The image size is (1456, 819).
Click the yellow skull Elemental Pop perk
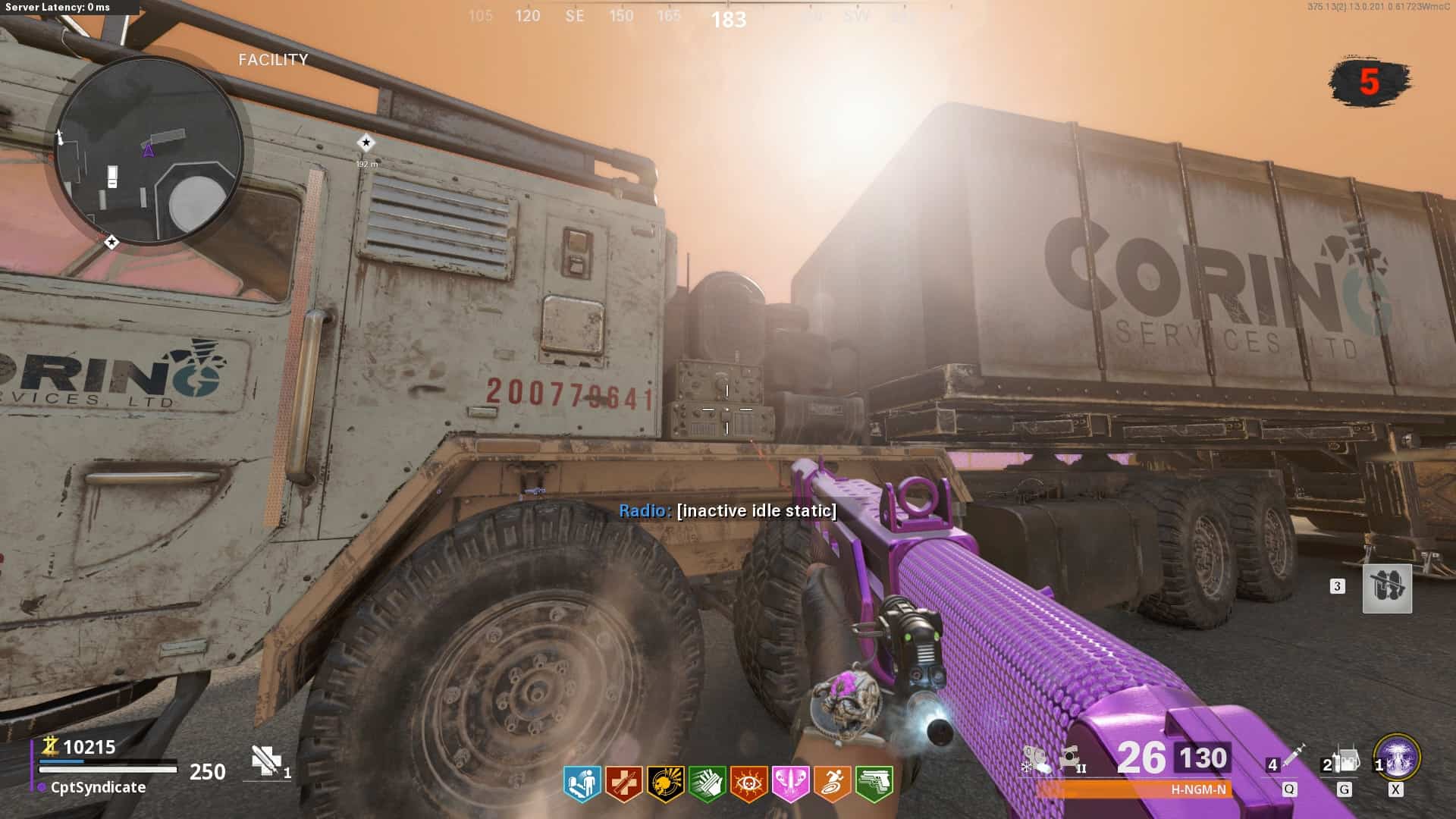[665, 783]
